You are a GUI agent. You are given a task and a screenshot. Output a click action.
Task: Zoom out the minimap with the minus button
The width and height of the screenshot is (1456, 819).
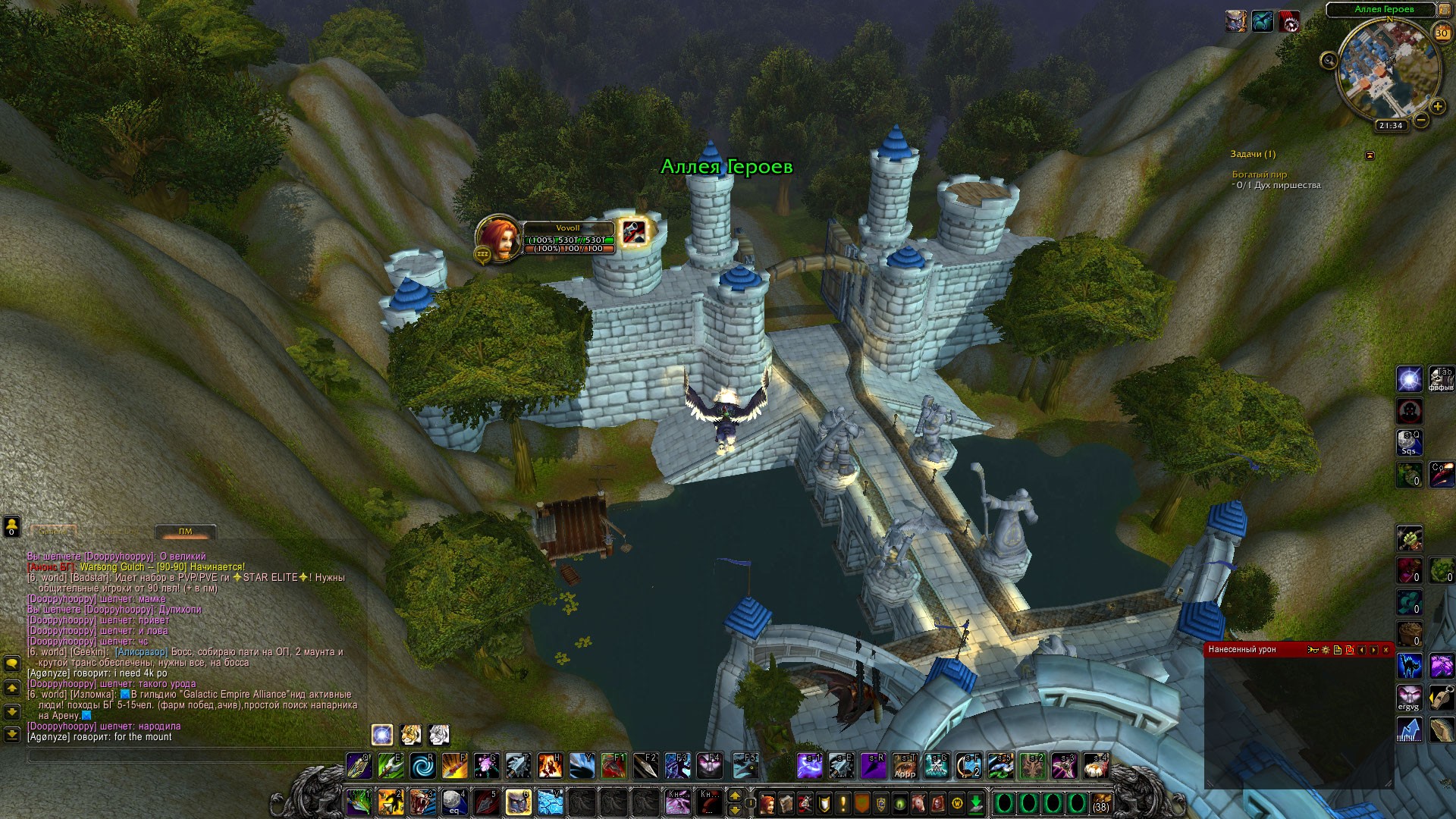pos(1421,120)
